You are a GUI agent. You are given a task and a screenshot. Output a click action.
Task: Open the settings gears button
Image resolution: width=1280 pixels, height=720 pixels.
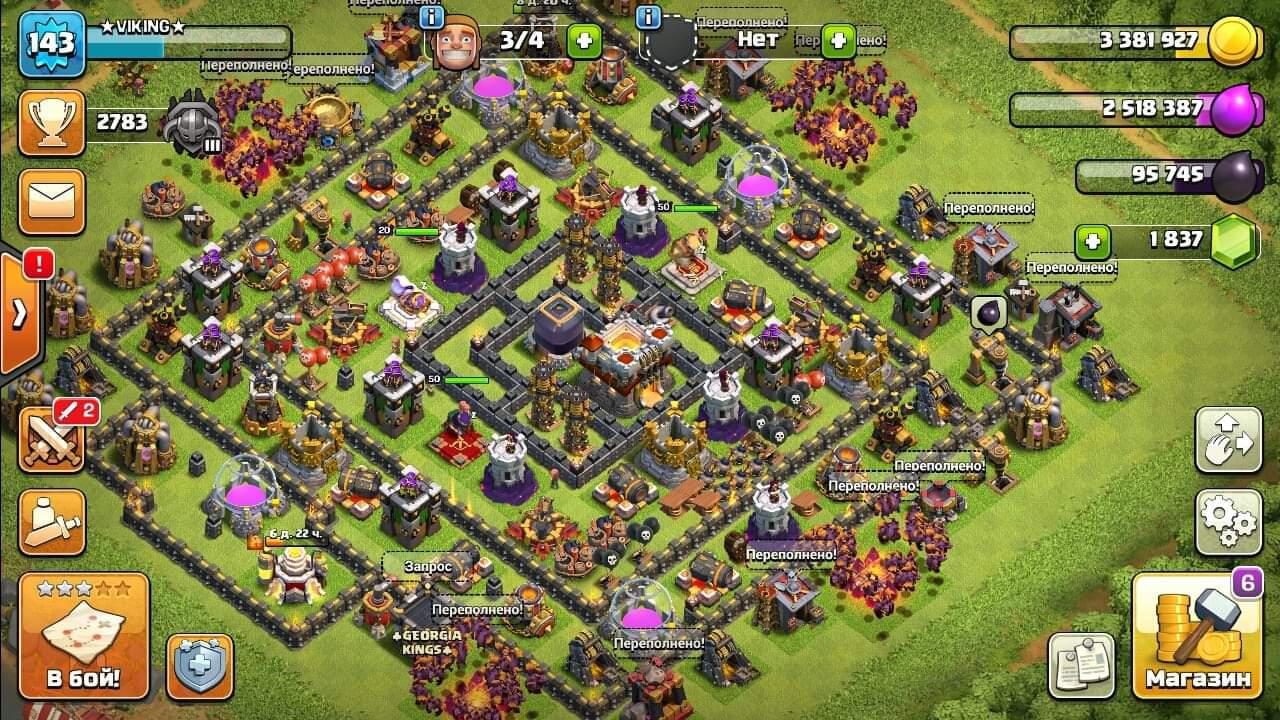(1228, 521)
